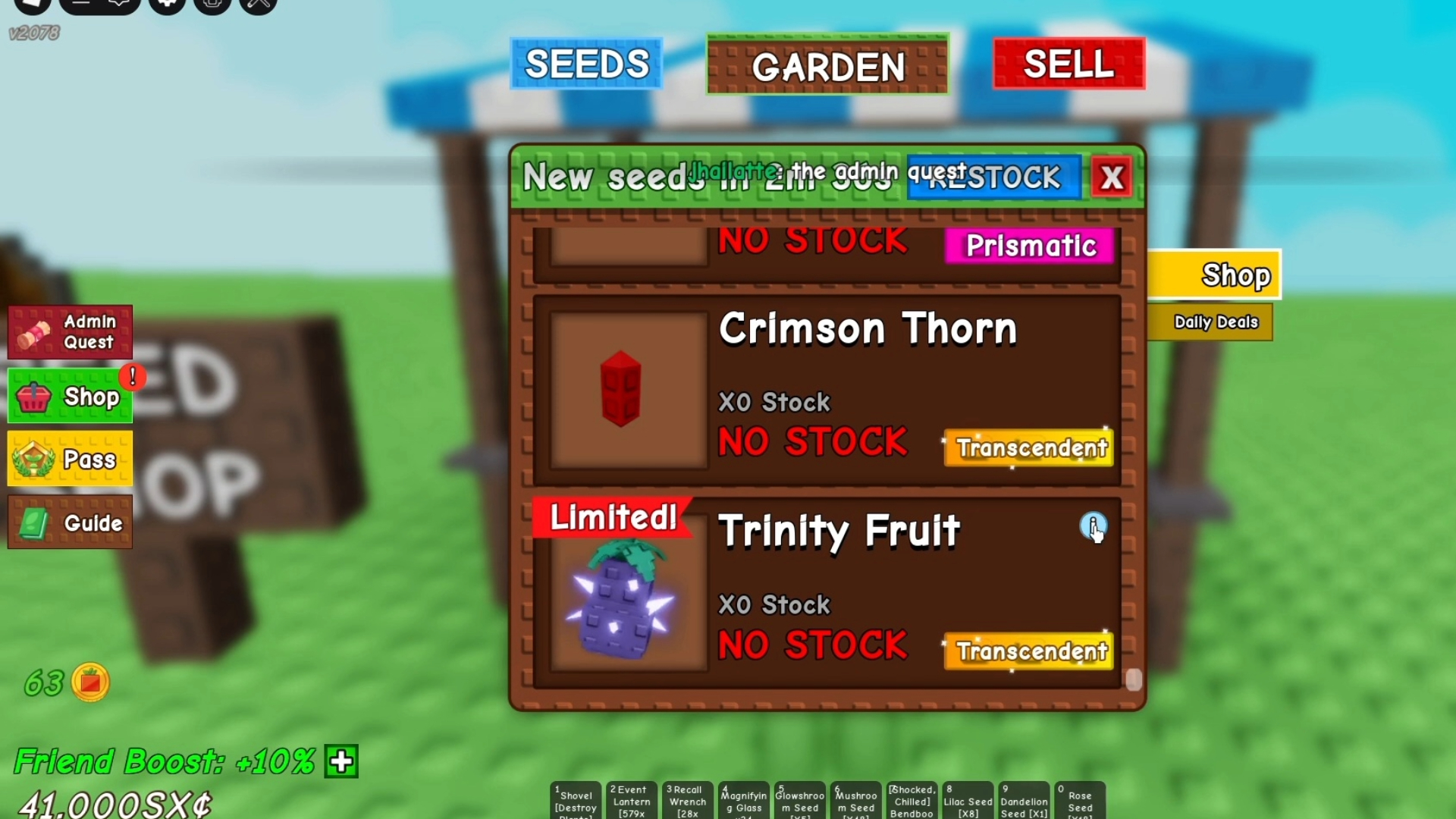Open the Shop from the left sidebar

point(70,395)
